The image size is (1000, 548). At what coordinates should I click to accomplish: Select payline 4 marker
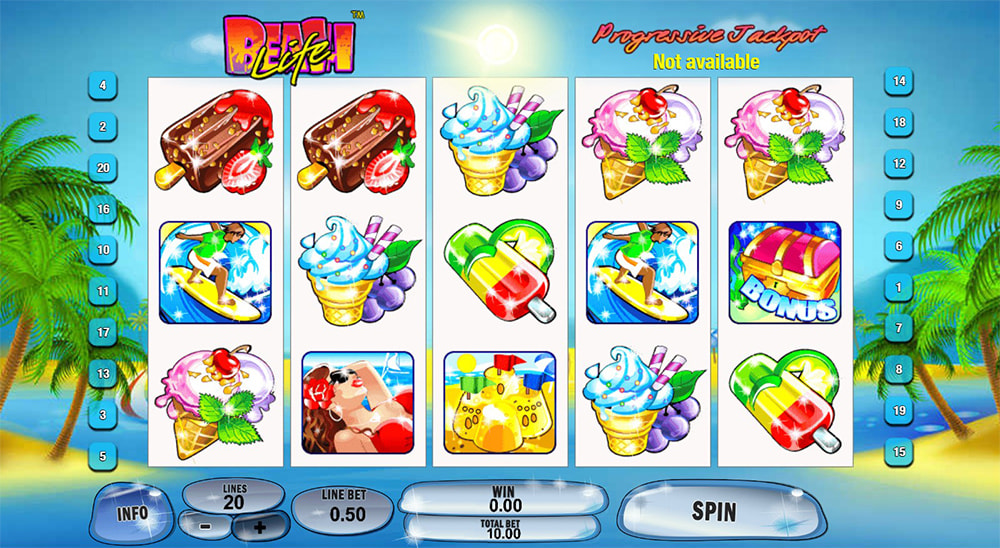coord(103,86)
